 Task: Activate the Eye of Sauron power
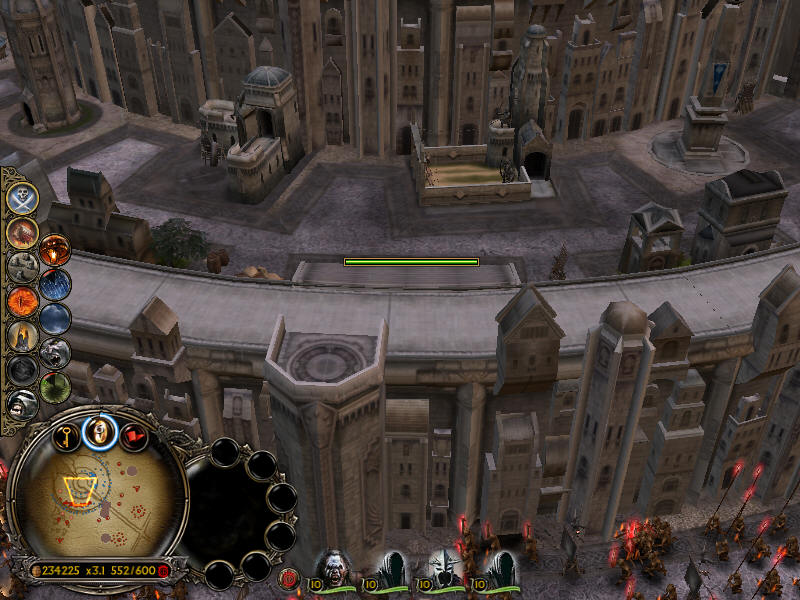[22, 300]
